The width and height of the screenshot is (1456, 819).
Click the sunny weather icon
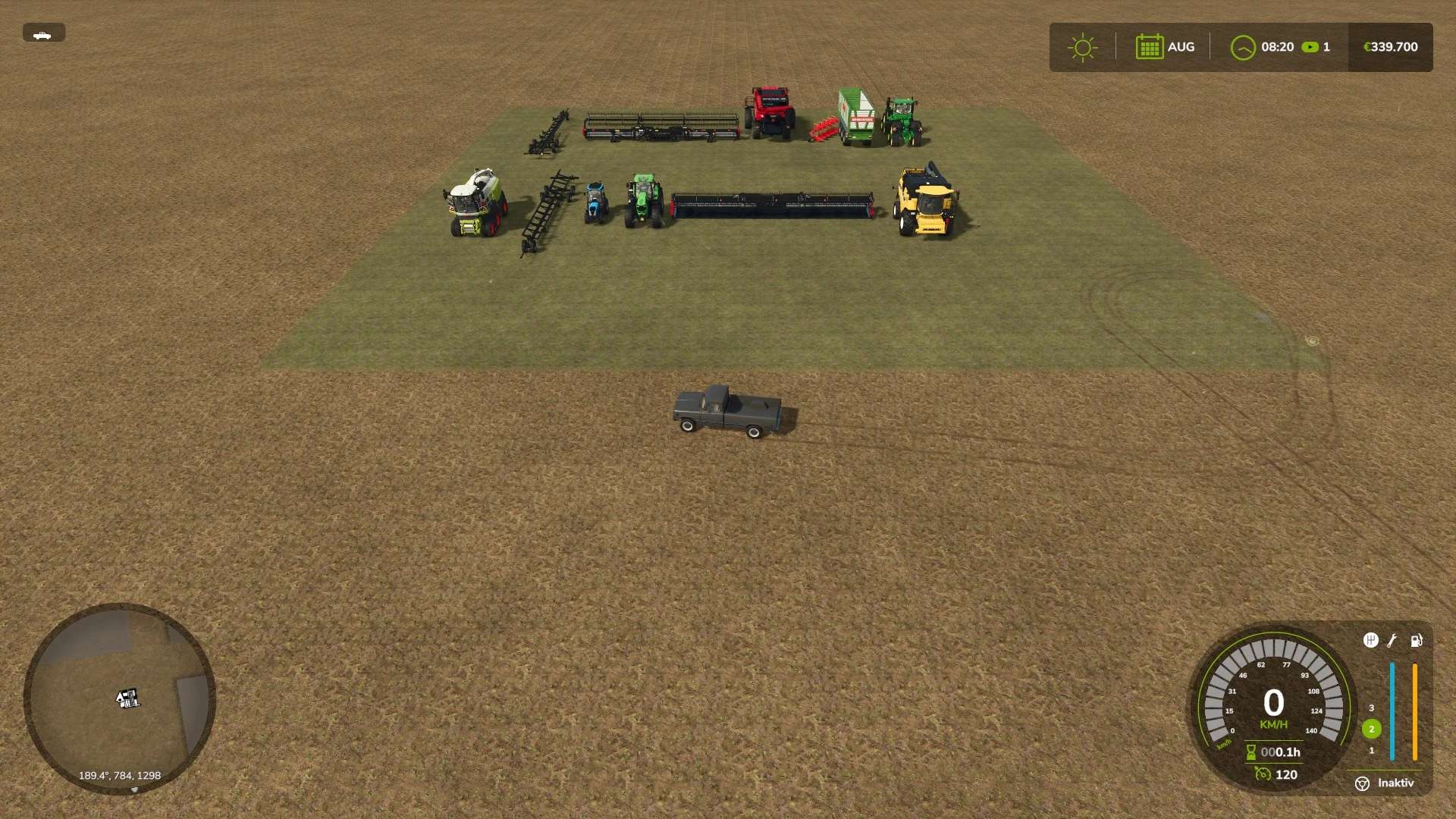[1082, 47]
